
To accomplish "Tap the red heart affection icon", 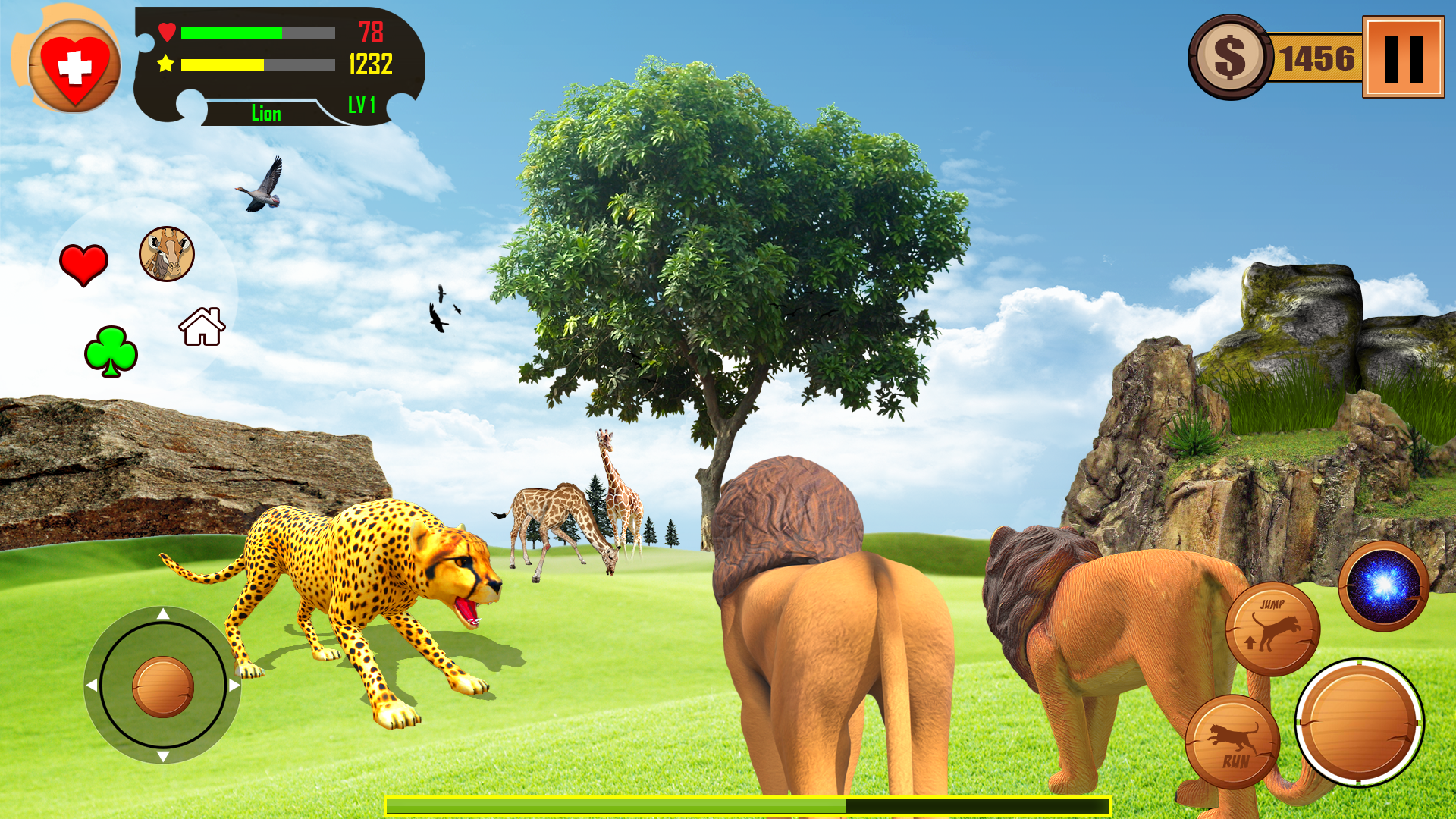I will 83,262.
